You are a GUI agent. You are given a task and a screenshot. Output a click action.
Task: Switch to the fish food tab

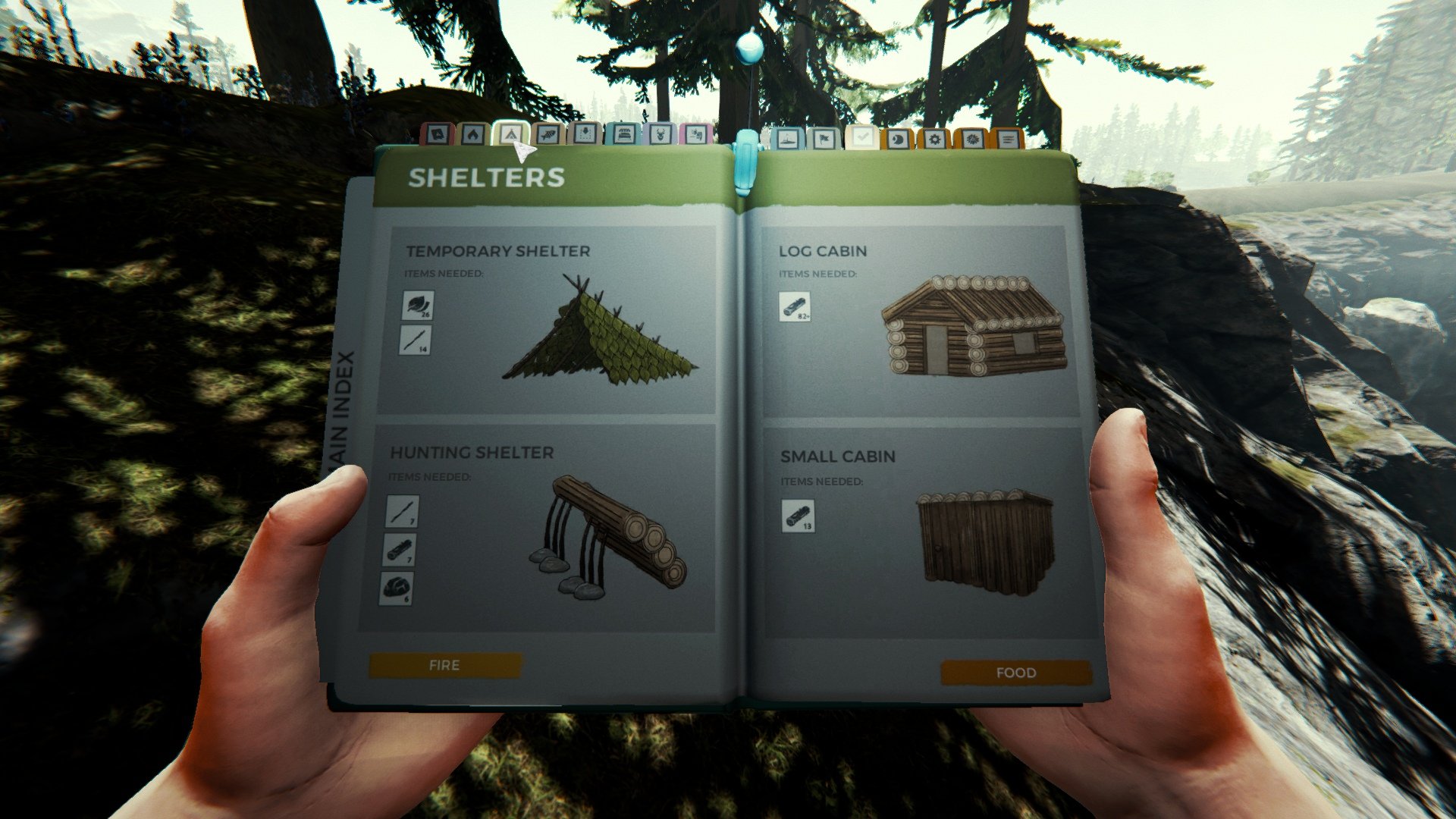pos(547,135)
